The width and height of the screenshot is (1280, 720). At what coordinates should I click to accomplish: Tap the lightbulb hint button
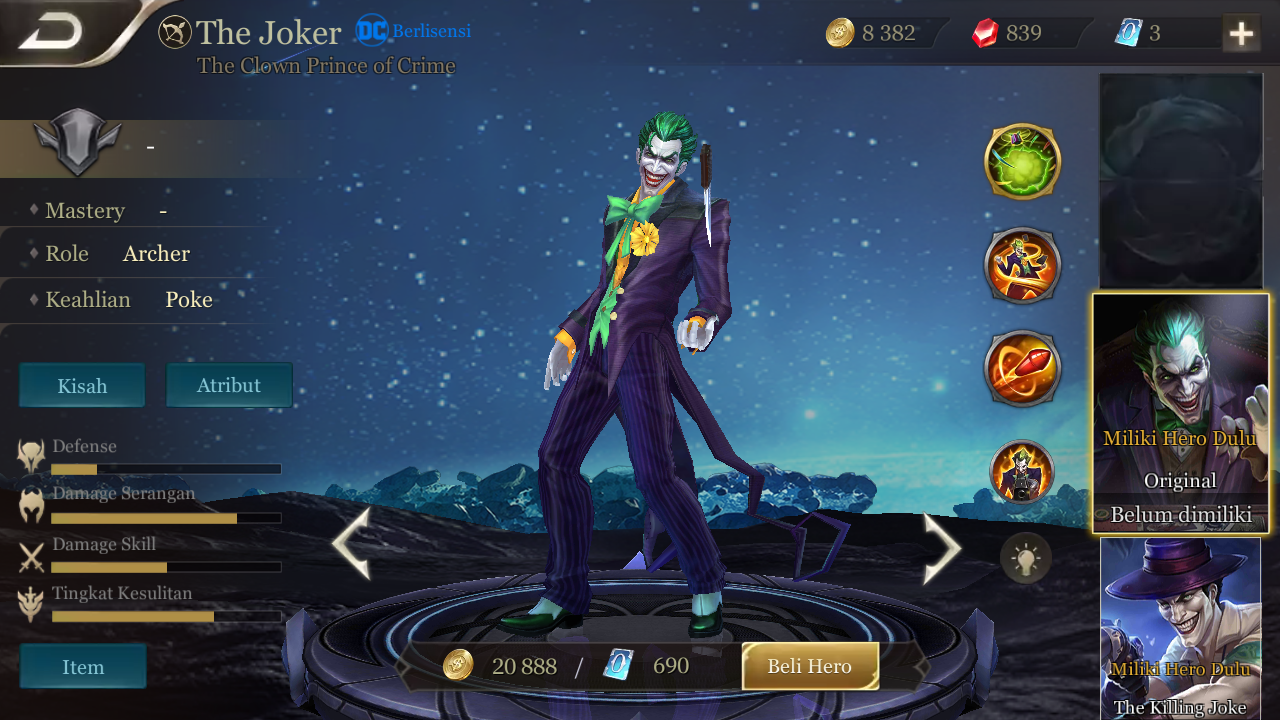tap(1026, 558)
